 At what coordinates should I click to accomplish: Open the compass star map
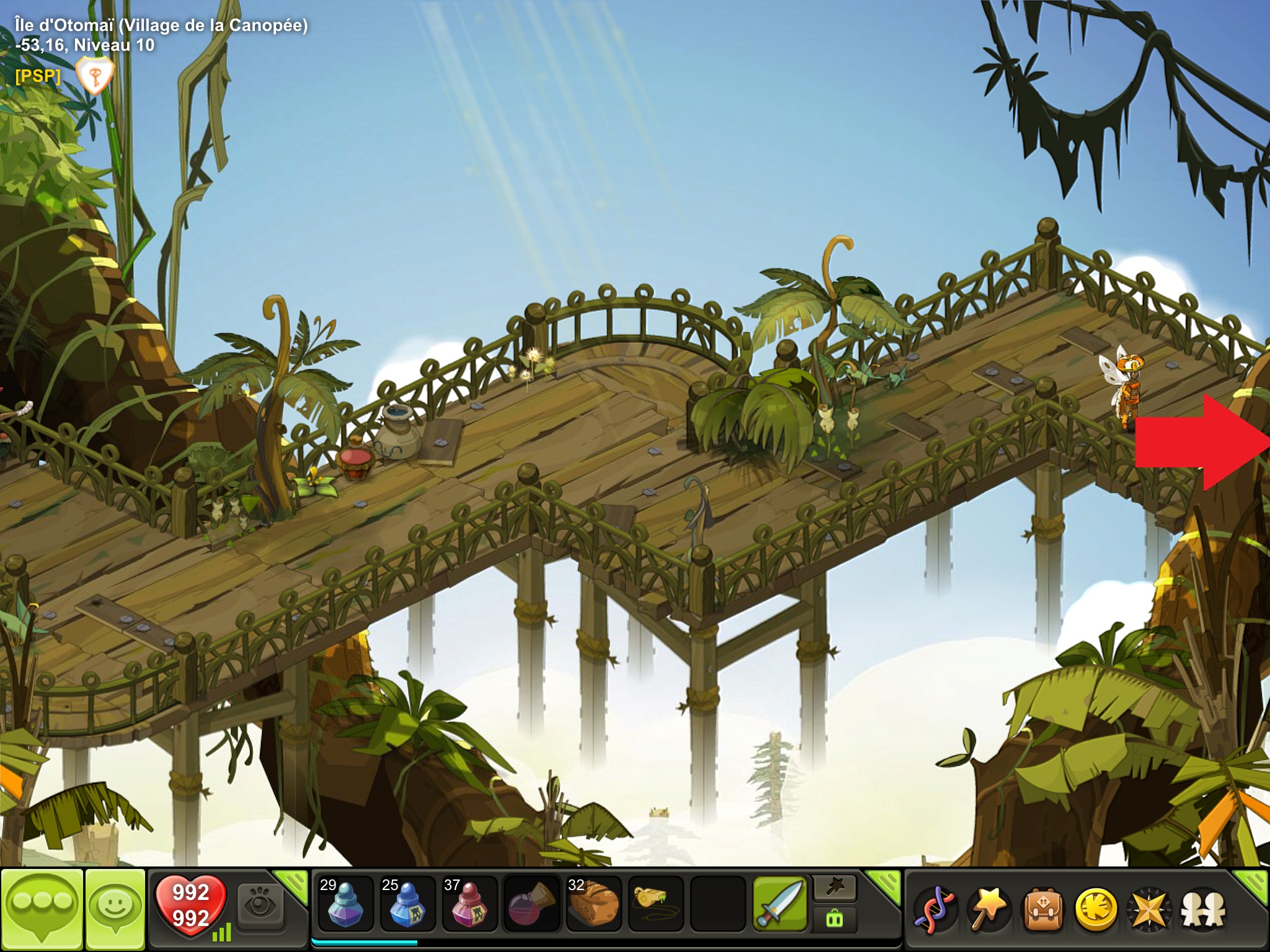1149,909
